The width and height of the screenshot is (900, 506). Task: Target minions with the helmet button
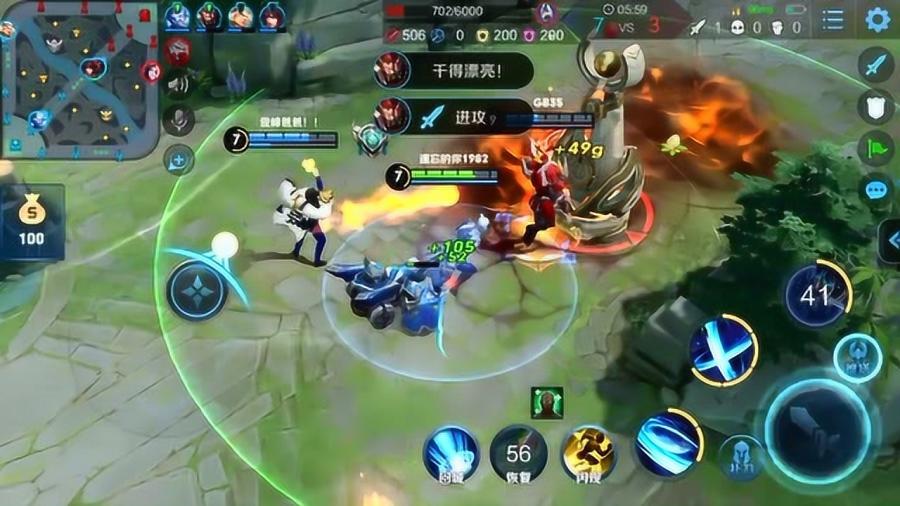coord(741,457)
